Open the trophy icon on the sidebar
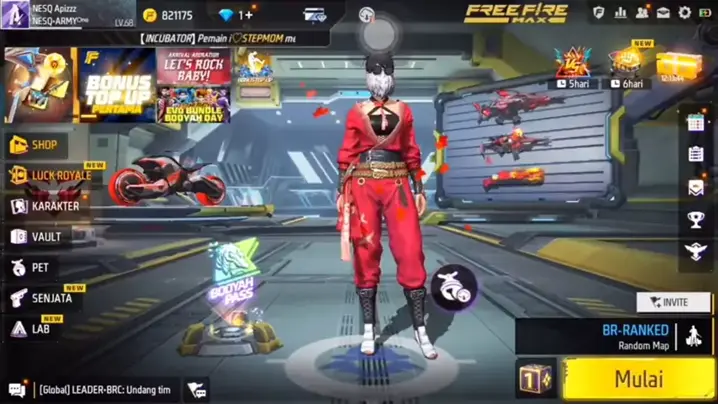Image resolution: width=718 pixels, height=404 pixels. pyautogui.click(x=696, y=219)
